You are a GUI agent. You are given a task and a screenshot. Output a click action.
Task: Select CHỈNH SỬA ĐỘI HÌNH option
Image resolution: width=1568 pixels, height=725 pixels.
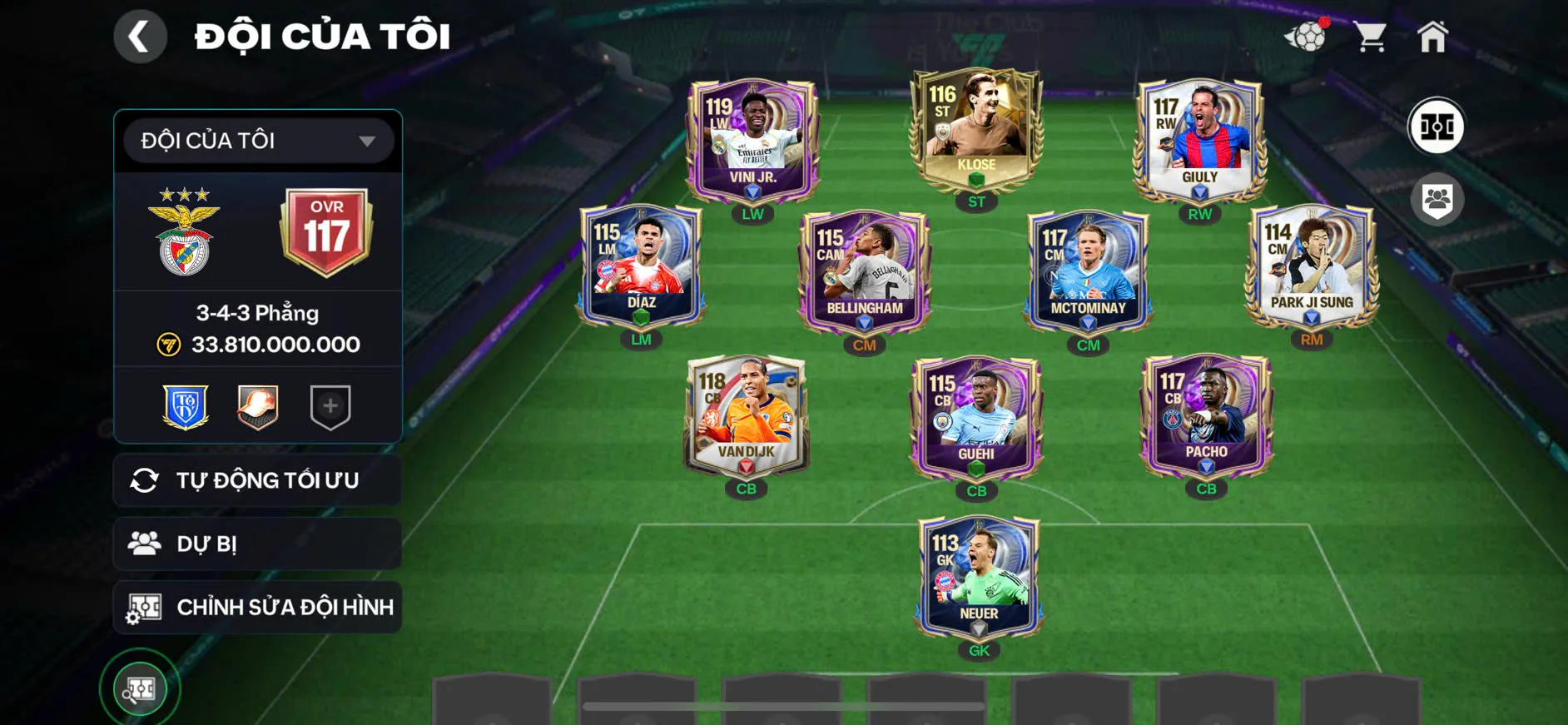point(258,607)
